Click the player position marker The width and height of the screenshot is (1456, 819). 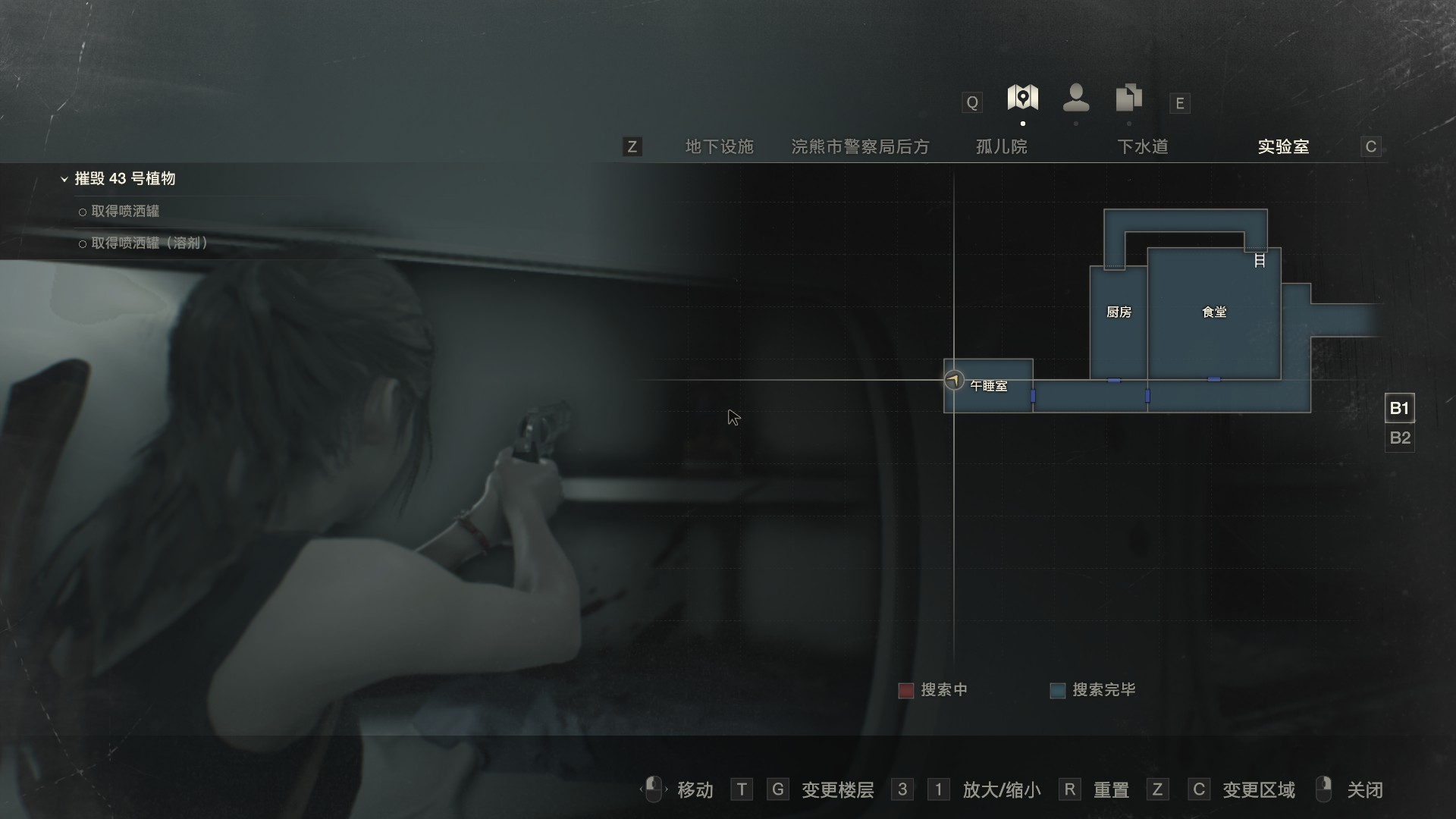954,380
